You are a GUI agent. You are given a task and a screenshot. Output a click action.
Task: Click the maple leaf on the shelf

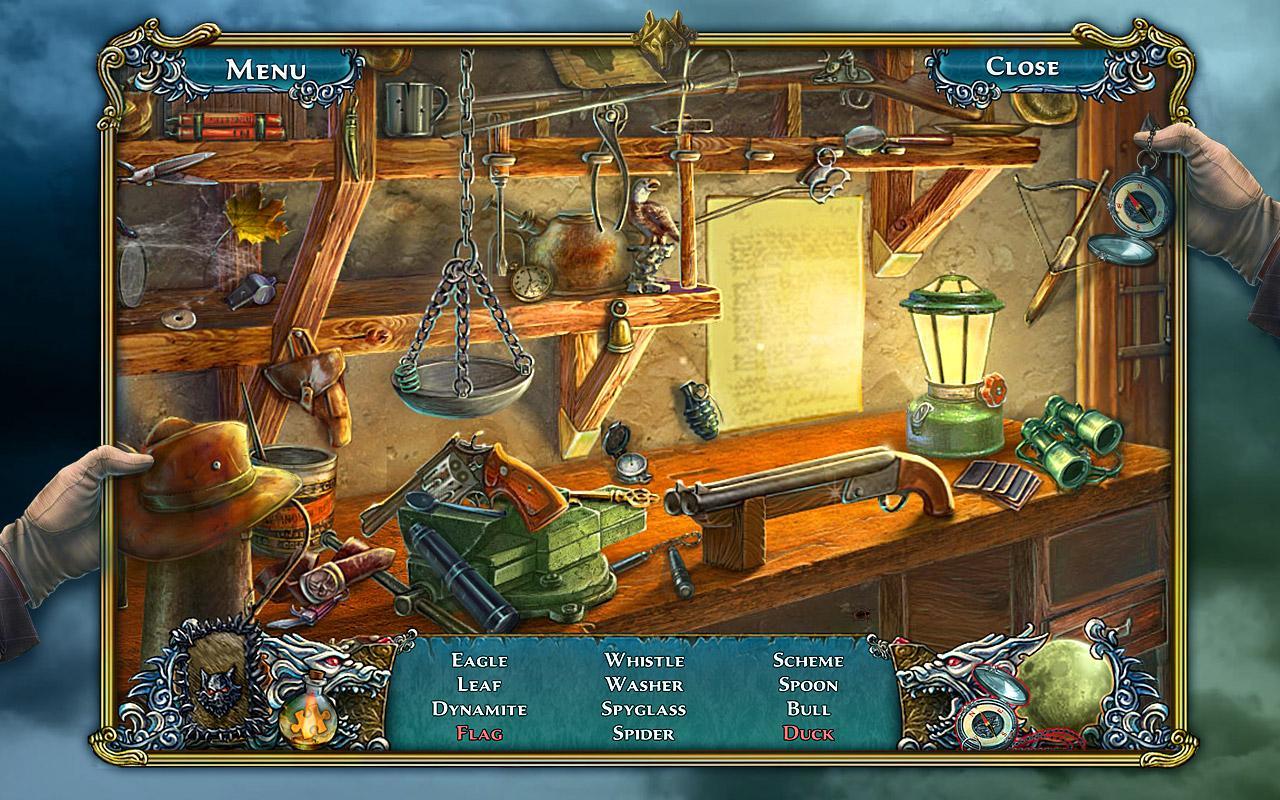click(254, 222)
